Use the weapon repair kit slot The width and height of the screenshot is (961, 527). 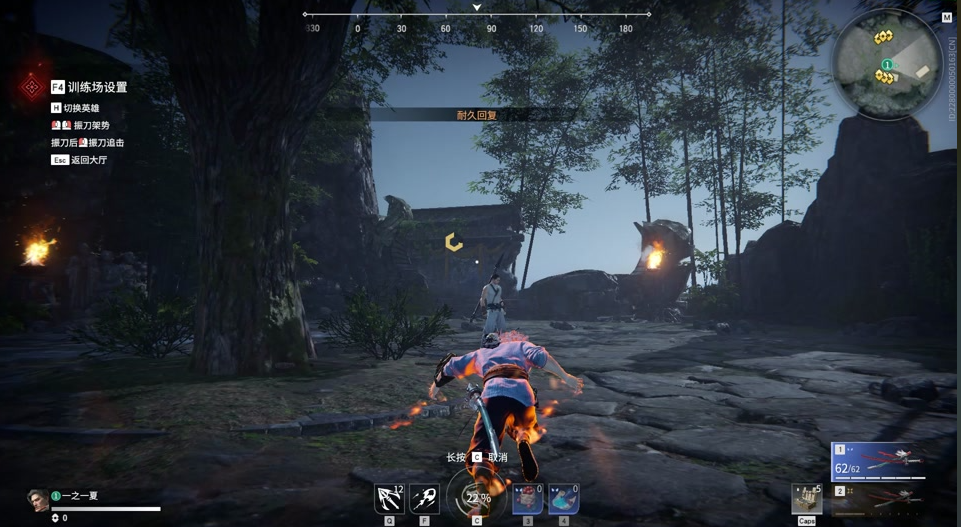[x=806, y=498]
